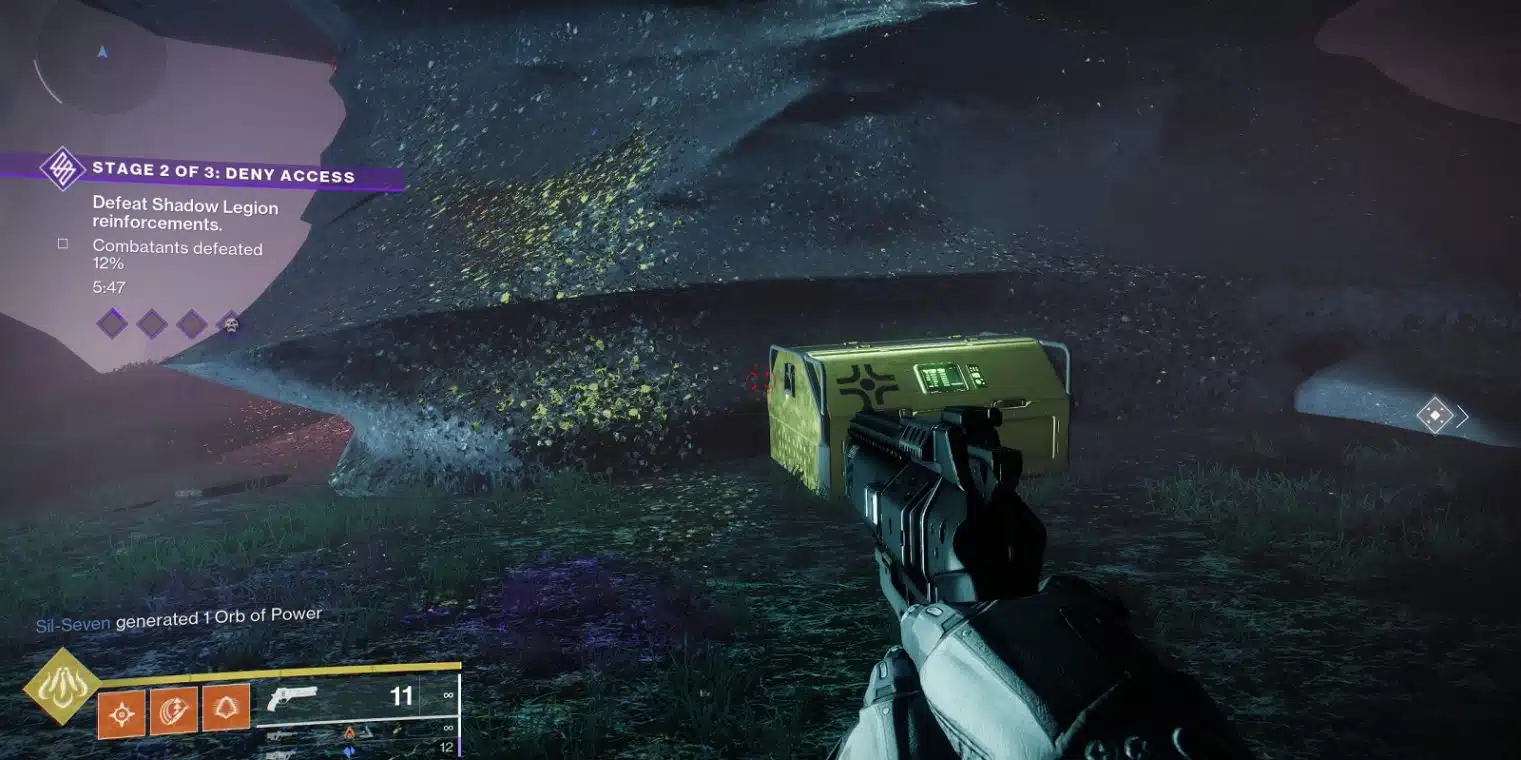Screen dimensions: 1521x760
Task: Trigger the melee ability icon
Action: point(173,713)
